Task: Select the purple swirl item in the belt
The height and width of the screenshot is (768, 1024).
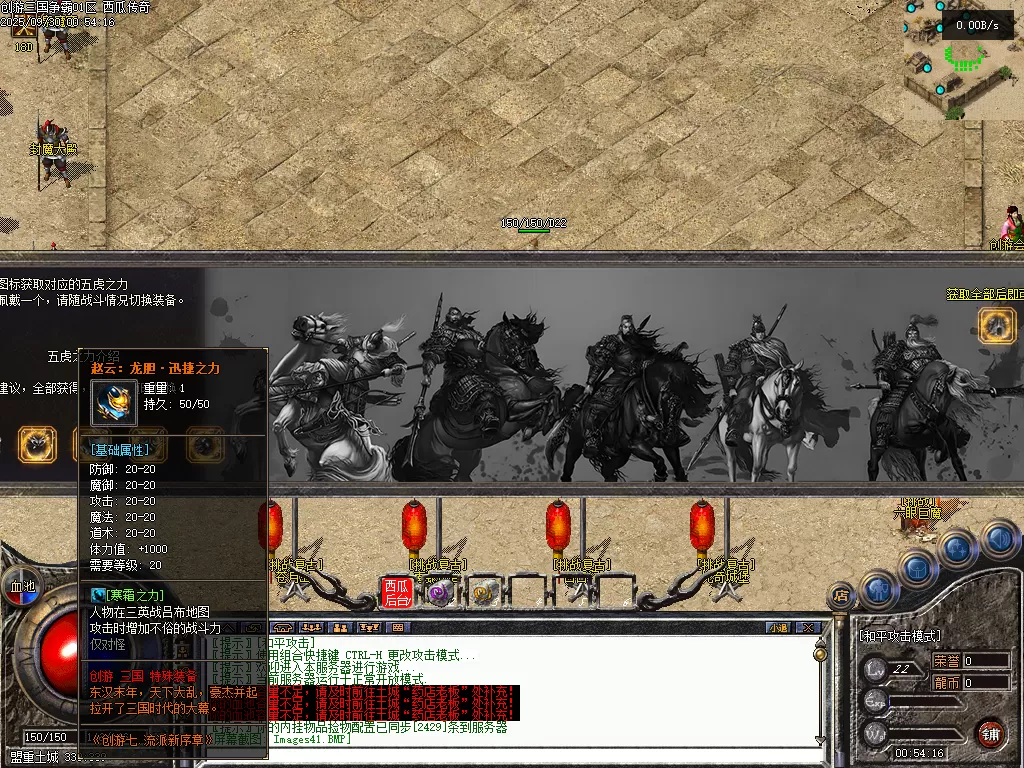Action: pyautogui.click(x=439, y=593)
